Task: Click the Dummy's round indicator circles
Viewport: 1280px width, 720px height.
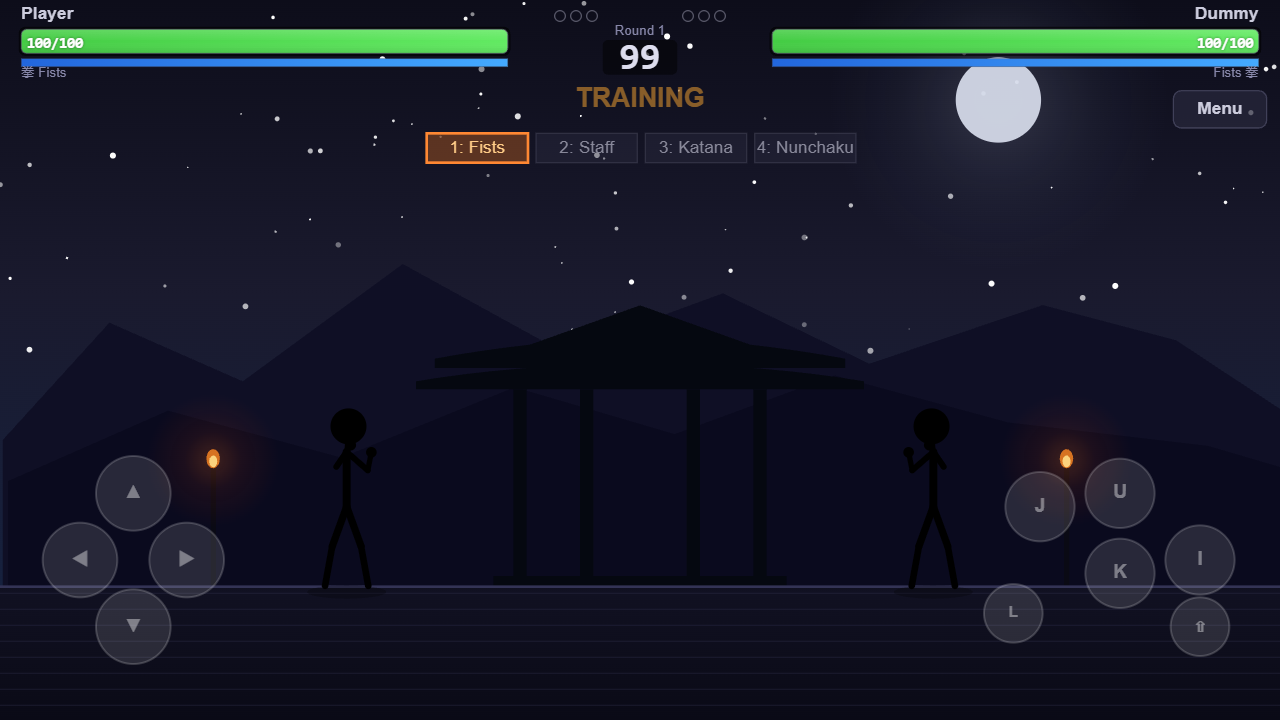Action: 703,15
